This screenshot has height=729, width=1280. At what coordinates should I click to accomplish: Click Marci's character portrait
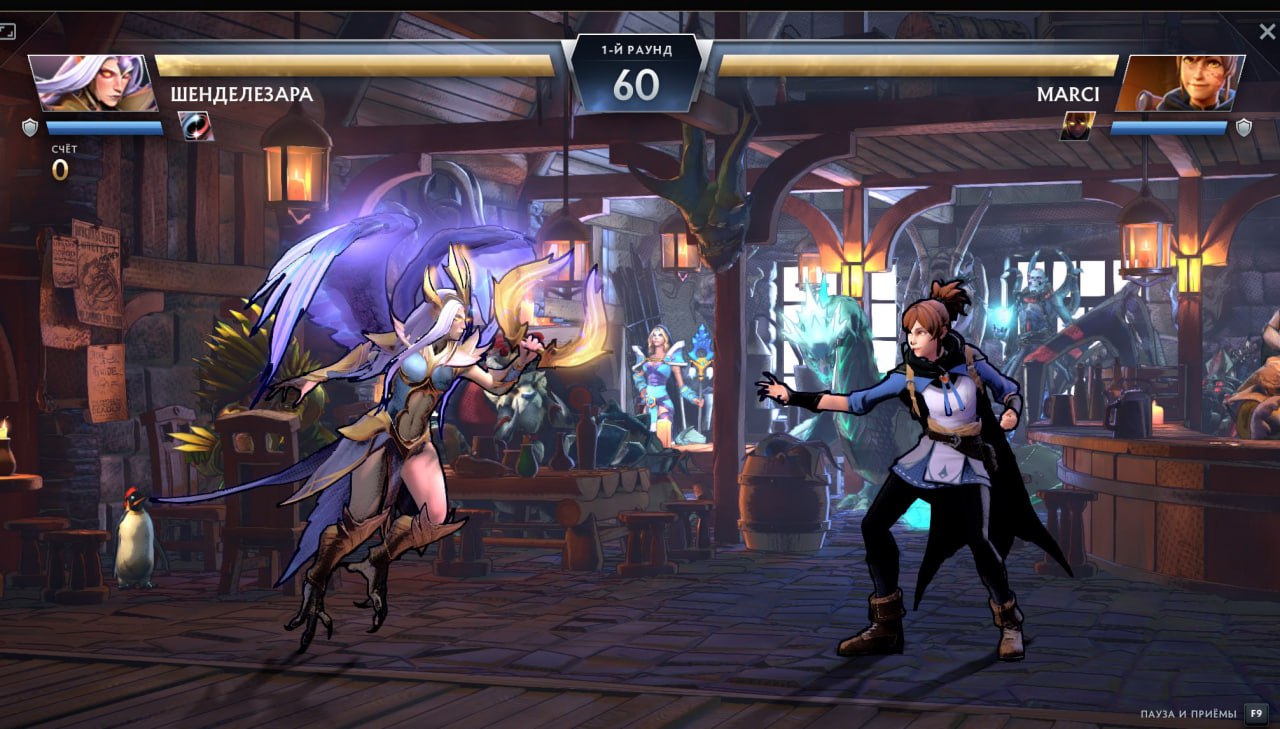[1180, 83]
